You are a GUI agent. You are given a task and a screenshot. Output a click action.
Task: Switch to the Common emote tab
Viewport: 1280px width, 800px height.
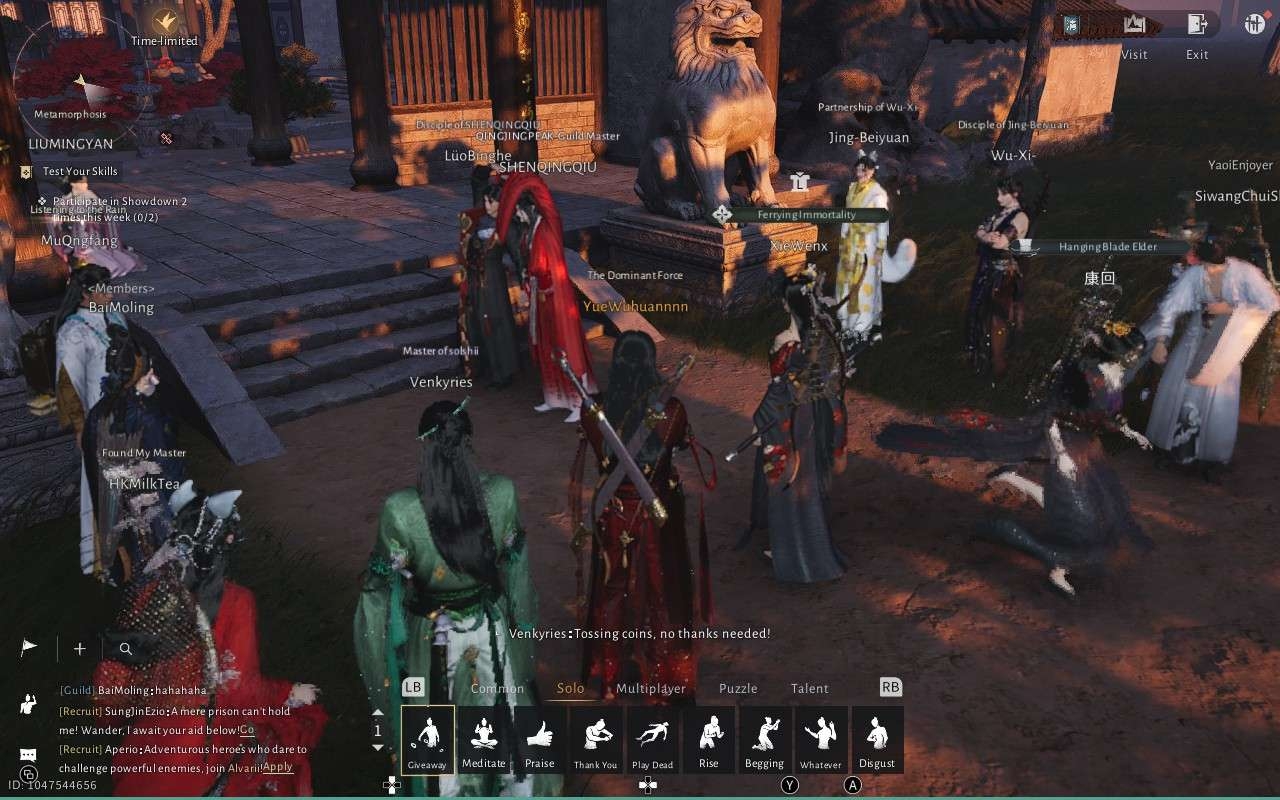click(497, 688)
